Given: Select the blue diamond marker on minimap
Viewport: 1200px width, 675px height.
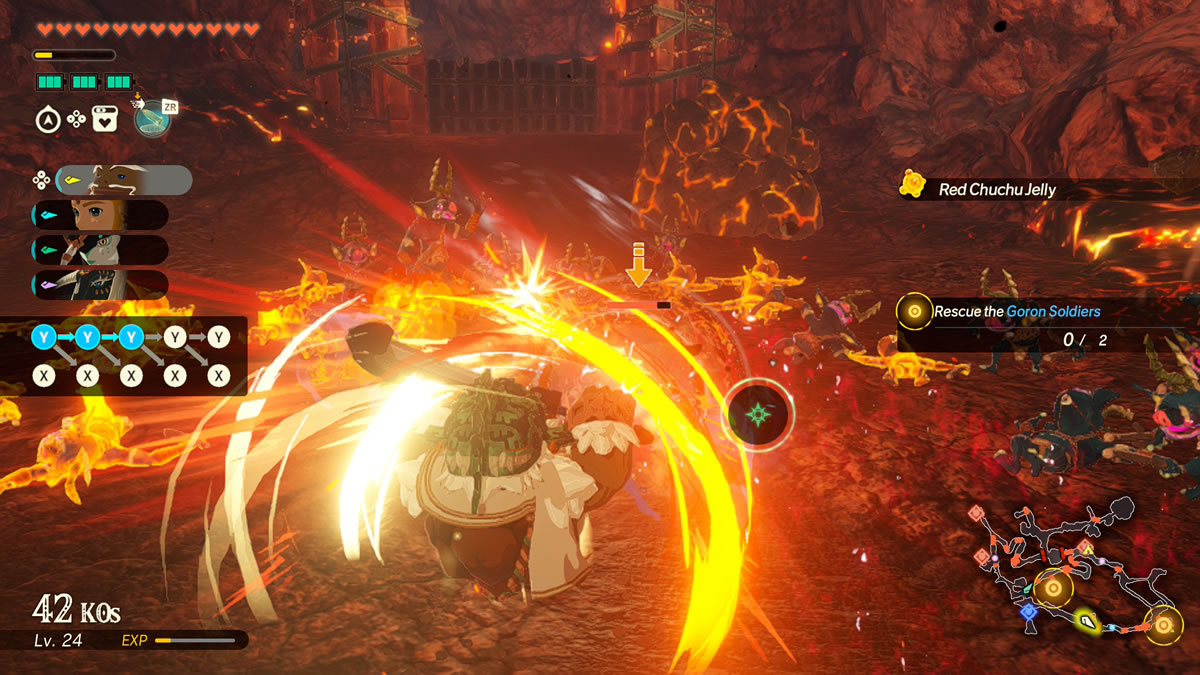Looking at the screenshot, I should click(x=1028, y=611).
